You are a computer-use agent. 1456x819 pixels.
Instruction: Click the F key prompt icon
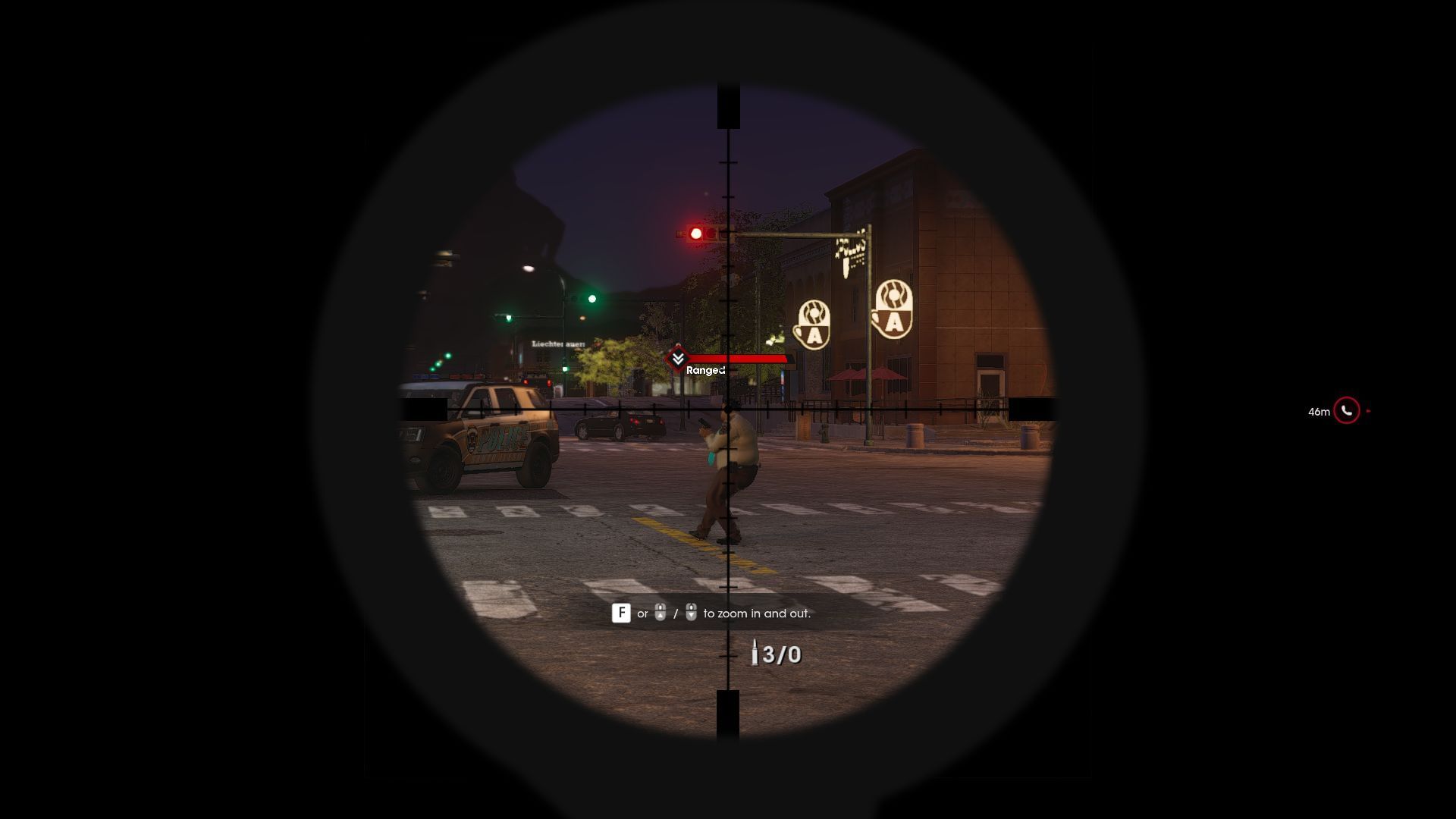[623, 613]
